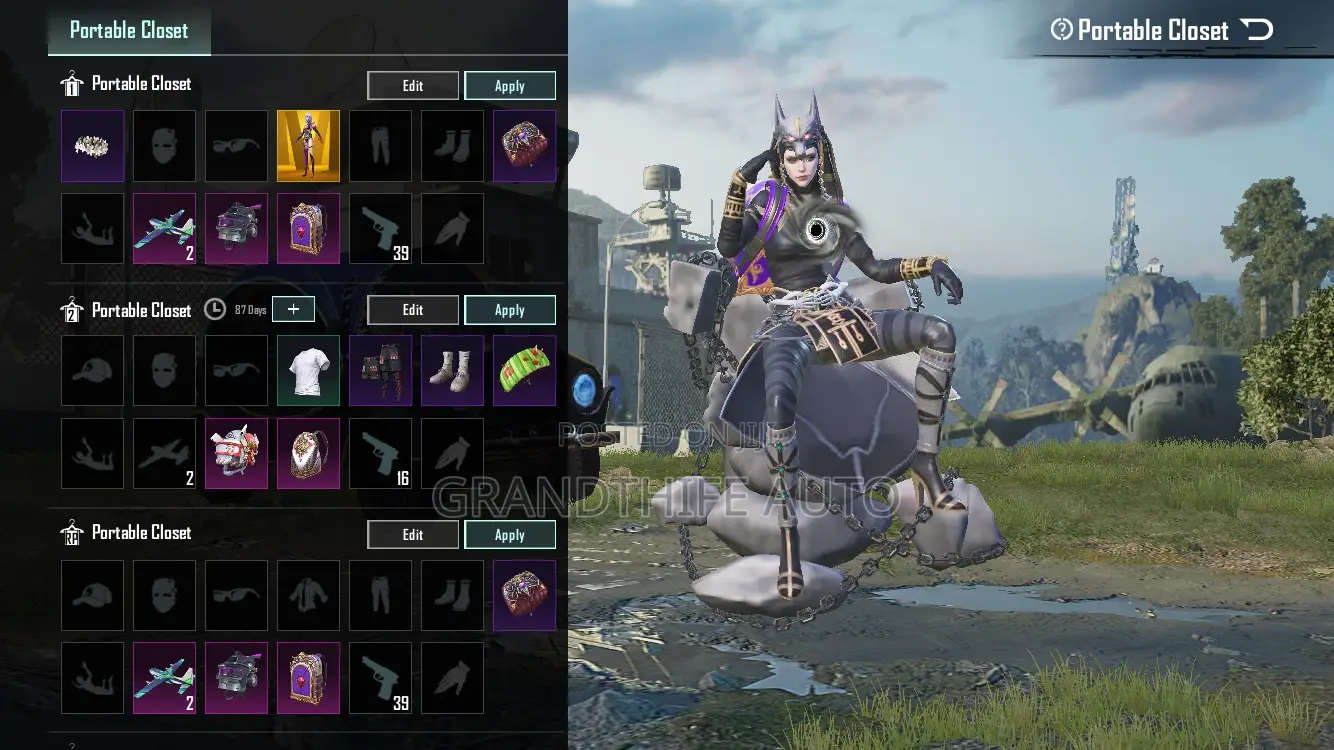The image size is (1334, 750).
Task: Select the Portable Closet tab
Action: 129,30
